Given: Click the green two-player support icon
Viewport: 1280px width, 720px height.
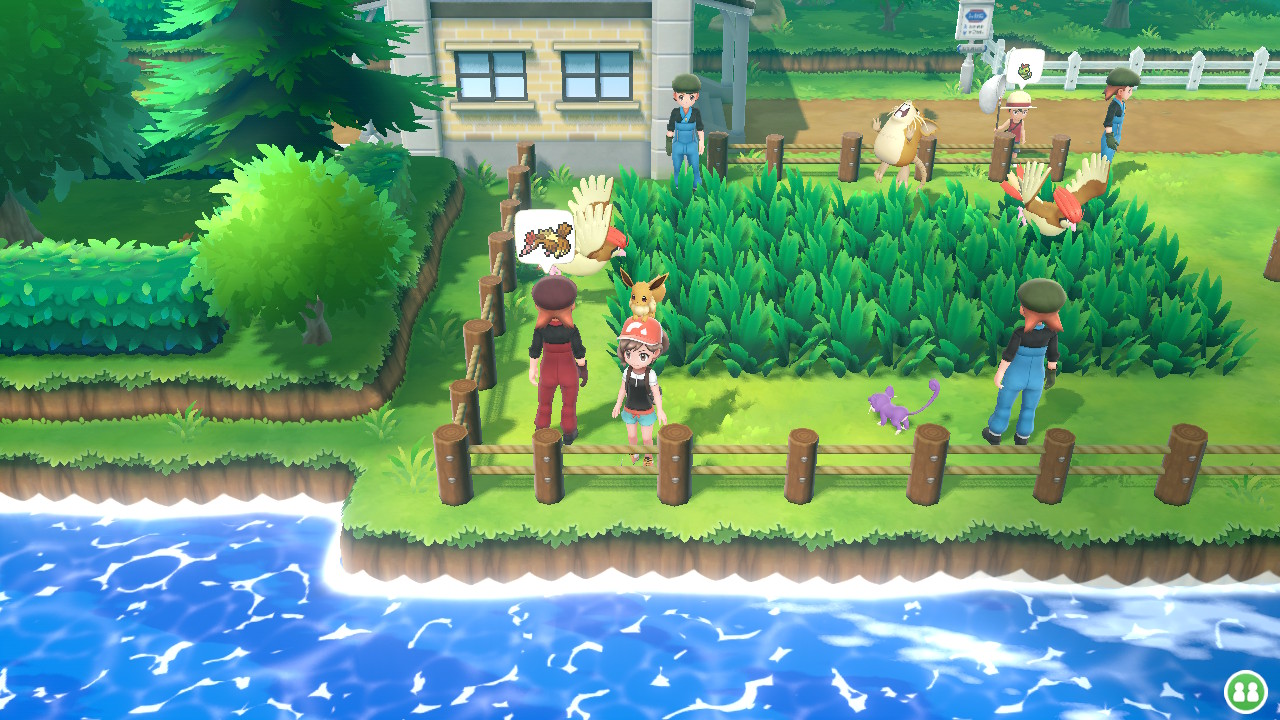Looking at the screenshot, I should pos(1245,691).
